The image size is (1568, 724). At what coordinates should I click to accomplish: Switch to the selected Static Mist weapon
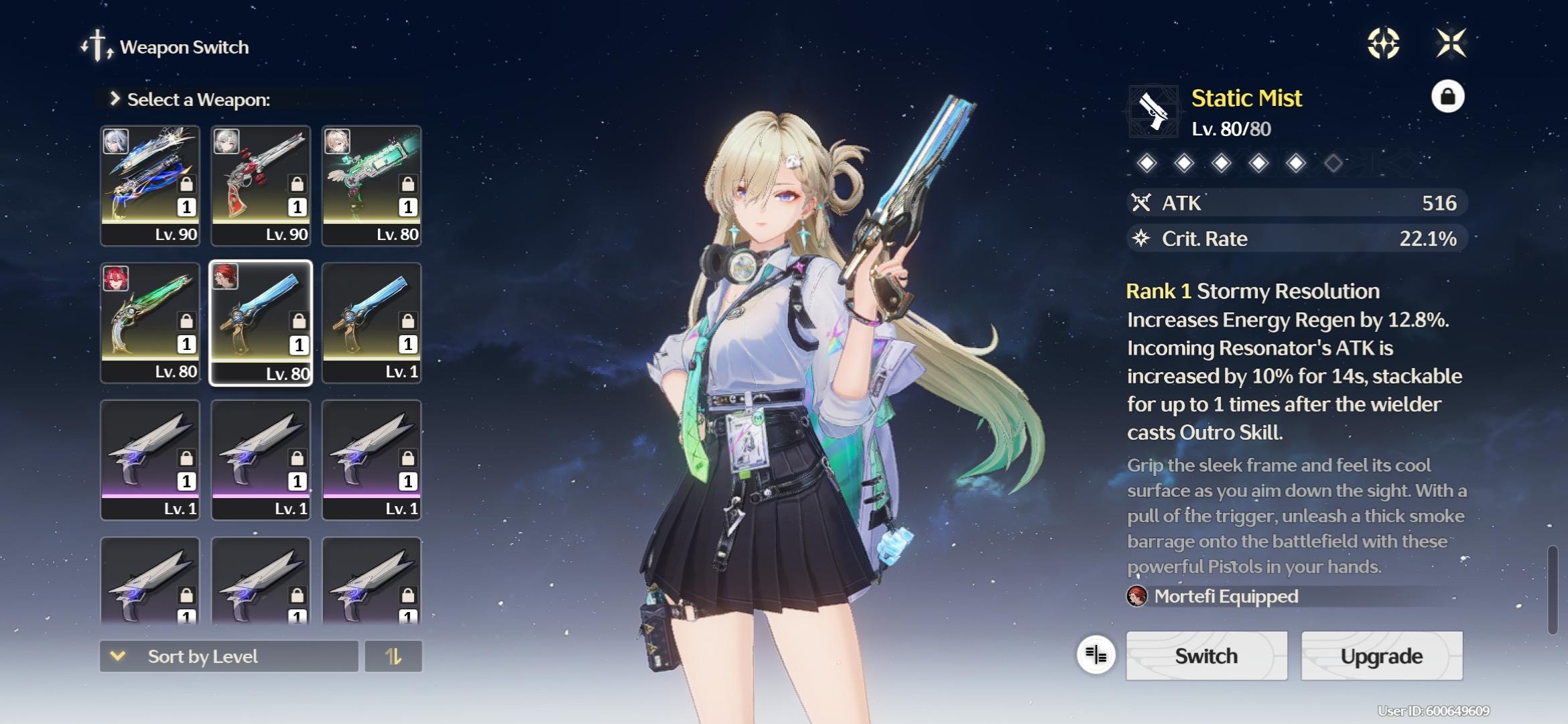[x=1206, y=656]
